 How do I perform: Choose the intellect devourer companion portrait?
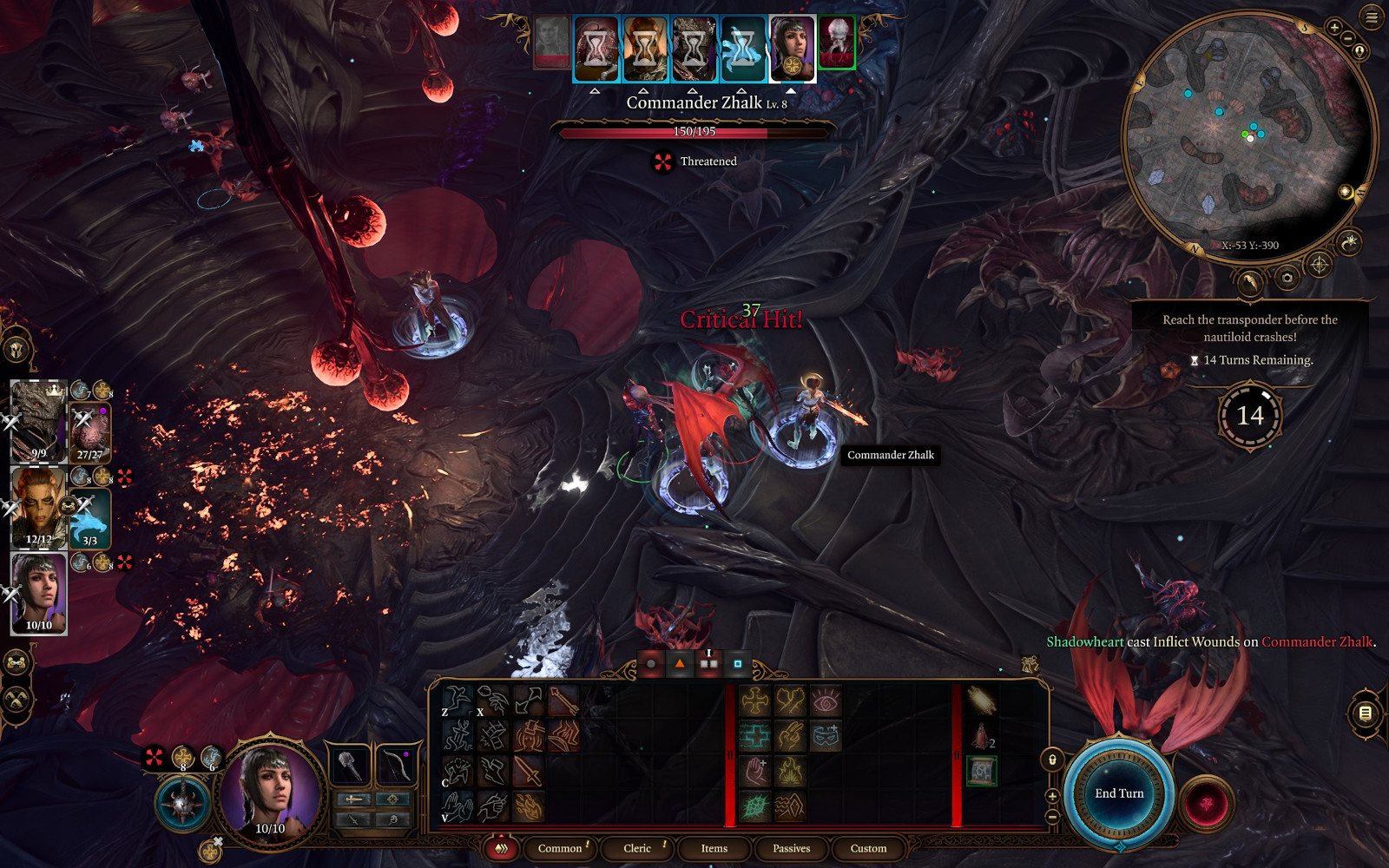(89, 431)
